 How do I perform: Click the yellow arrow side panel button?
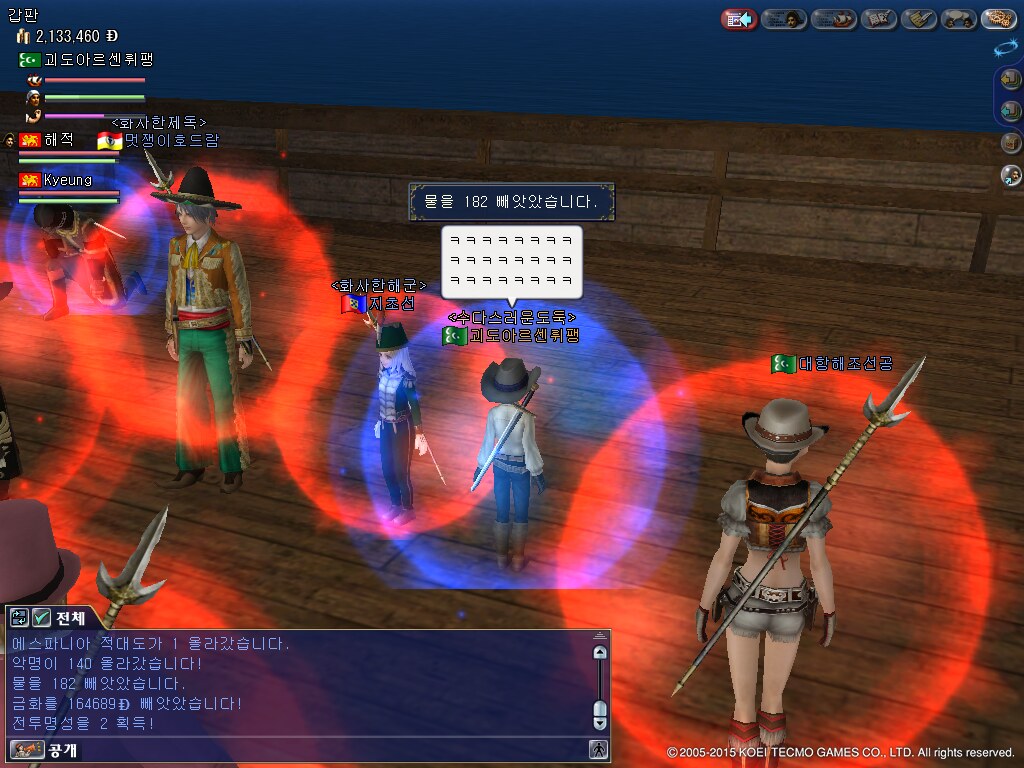[1011, 81]
